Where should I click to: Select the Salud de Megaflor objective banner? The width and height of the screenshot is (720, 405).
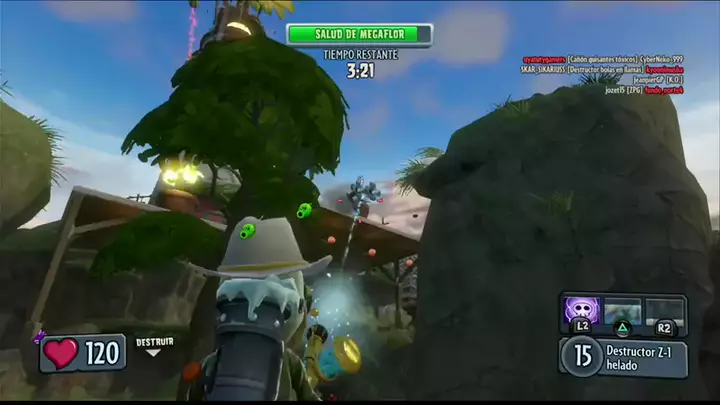360,34
